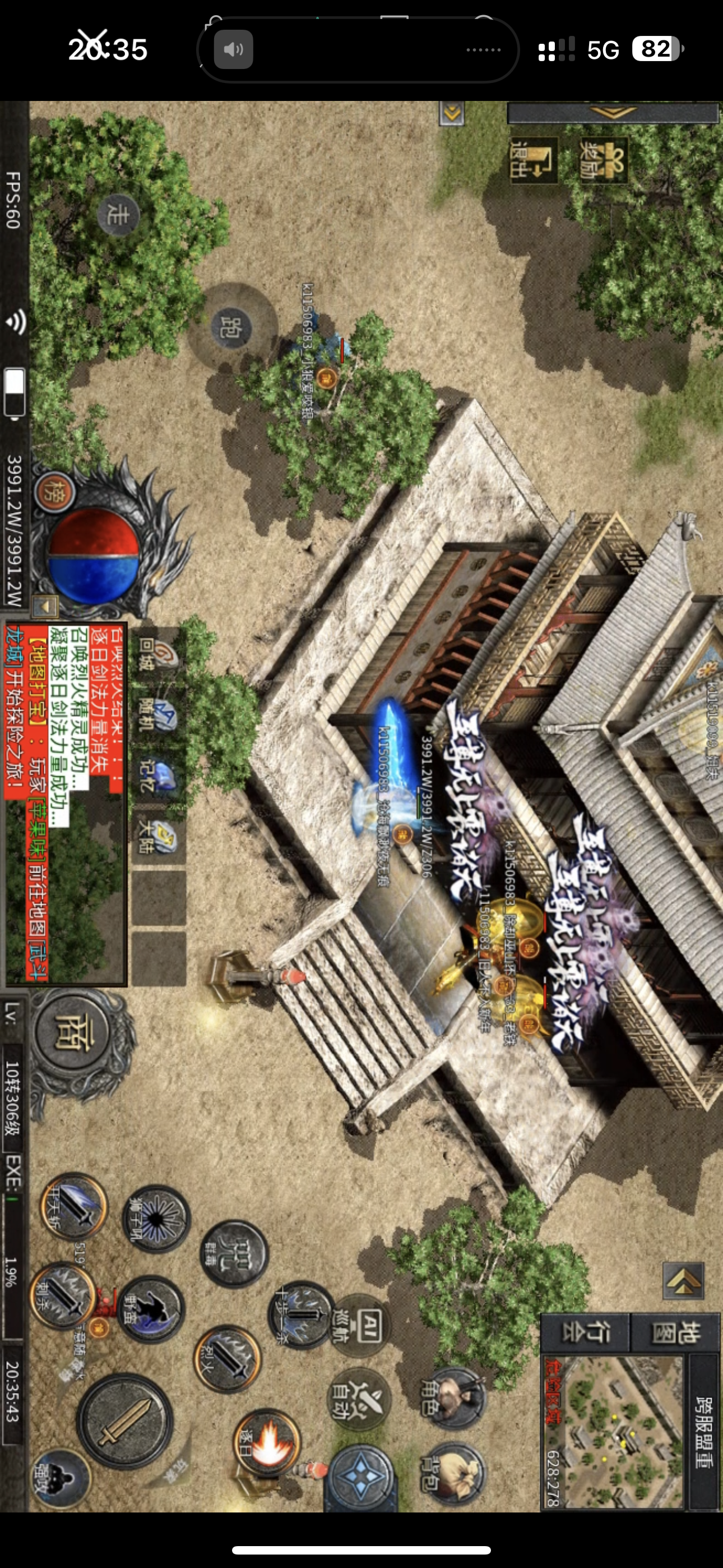The height and width of the screenshot is (1568, 723).
Task: Open the 背包 bag inventory
Action: tap(454, 1473)
